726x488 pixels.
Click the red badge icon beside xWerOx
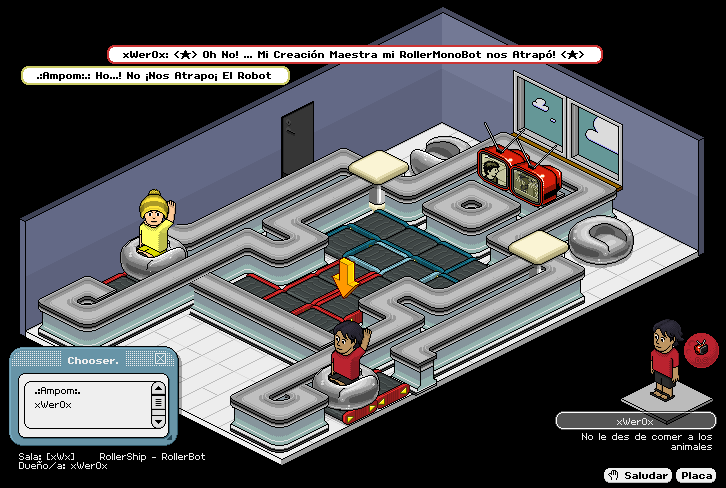tap(701, 347)
